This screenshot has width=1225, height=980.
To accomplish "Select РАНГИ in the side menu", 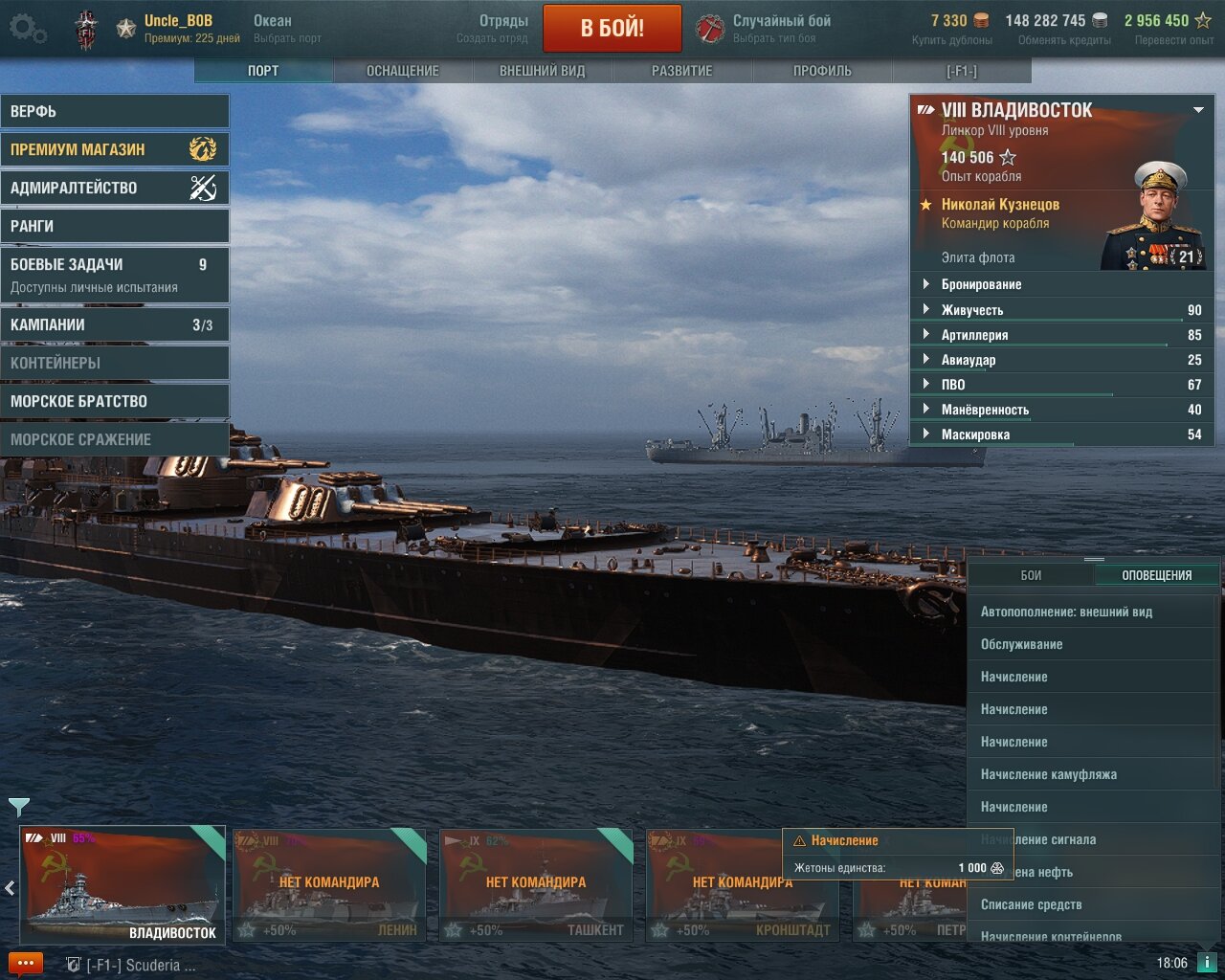I will 114,226.
